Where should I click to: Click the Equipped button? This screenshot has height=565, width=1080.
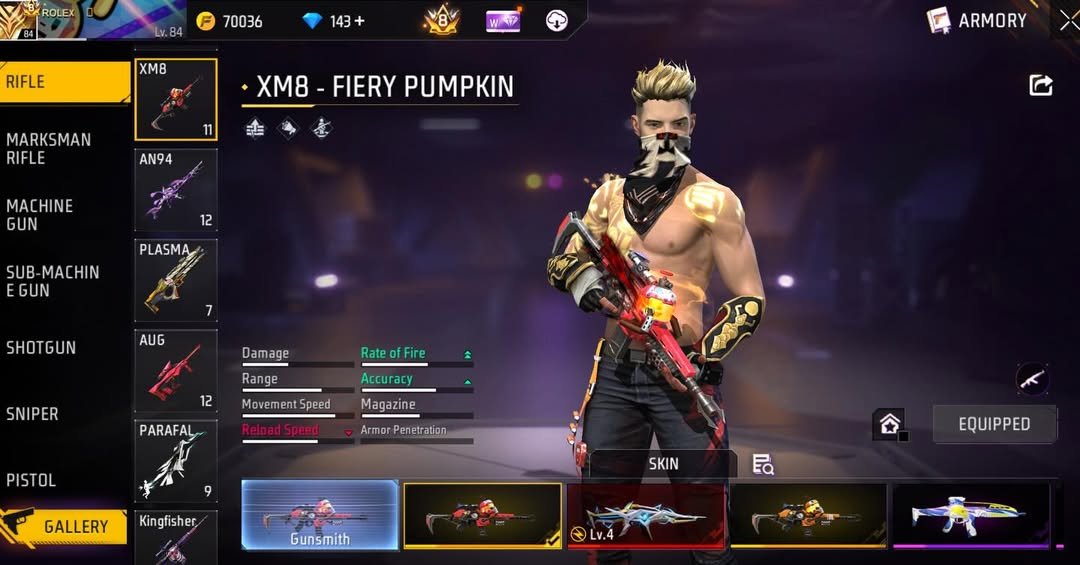pyautogui.click(x=994, y=424)
